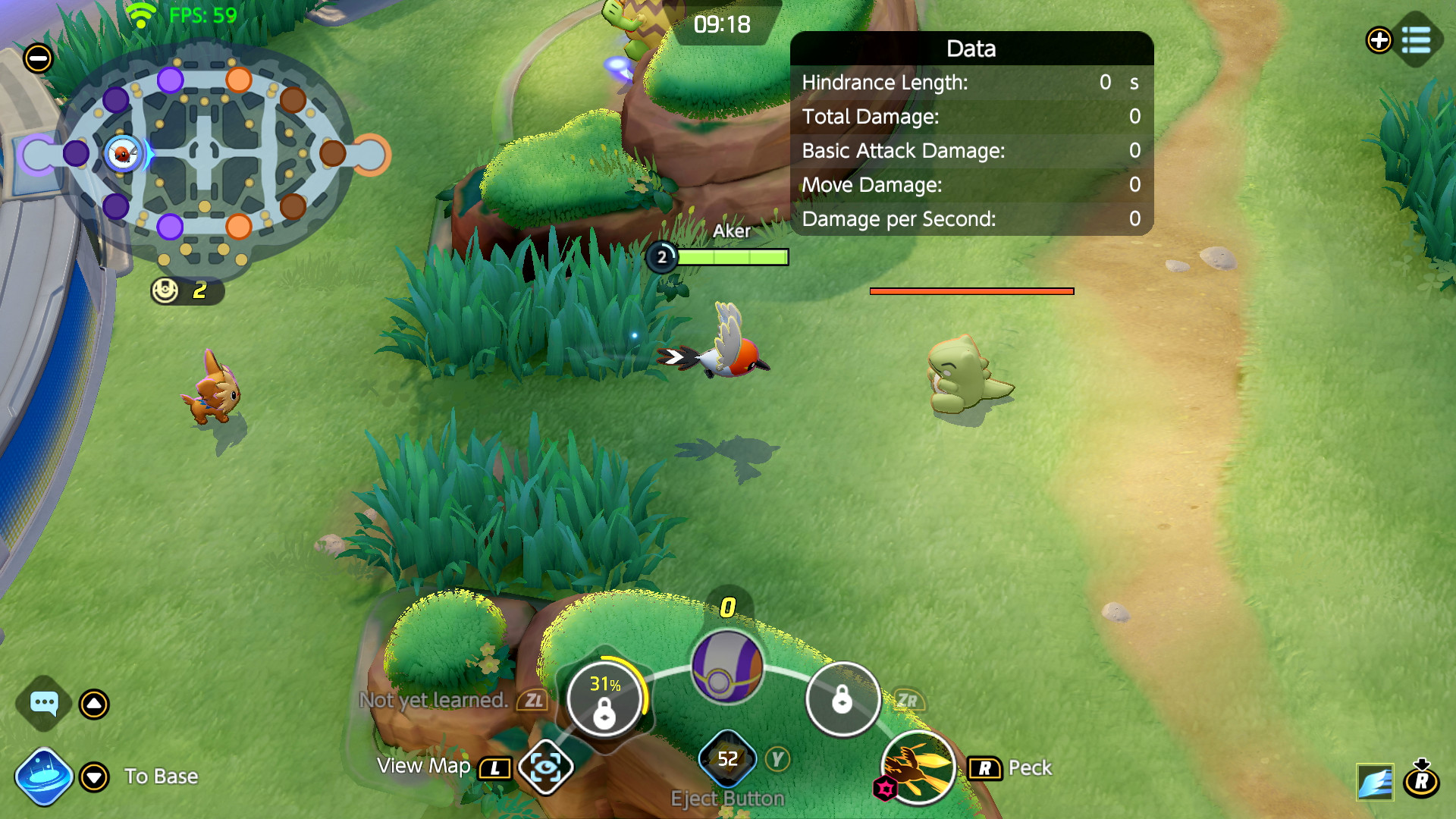Open the menu list icon
1456x819 pixels.
click(1416, 39)
